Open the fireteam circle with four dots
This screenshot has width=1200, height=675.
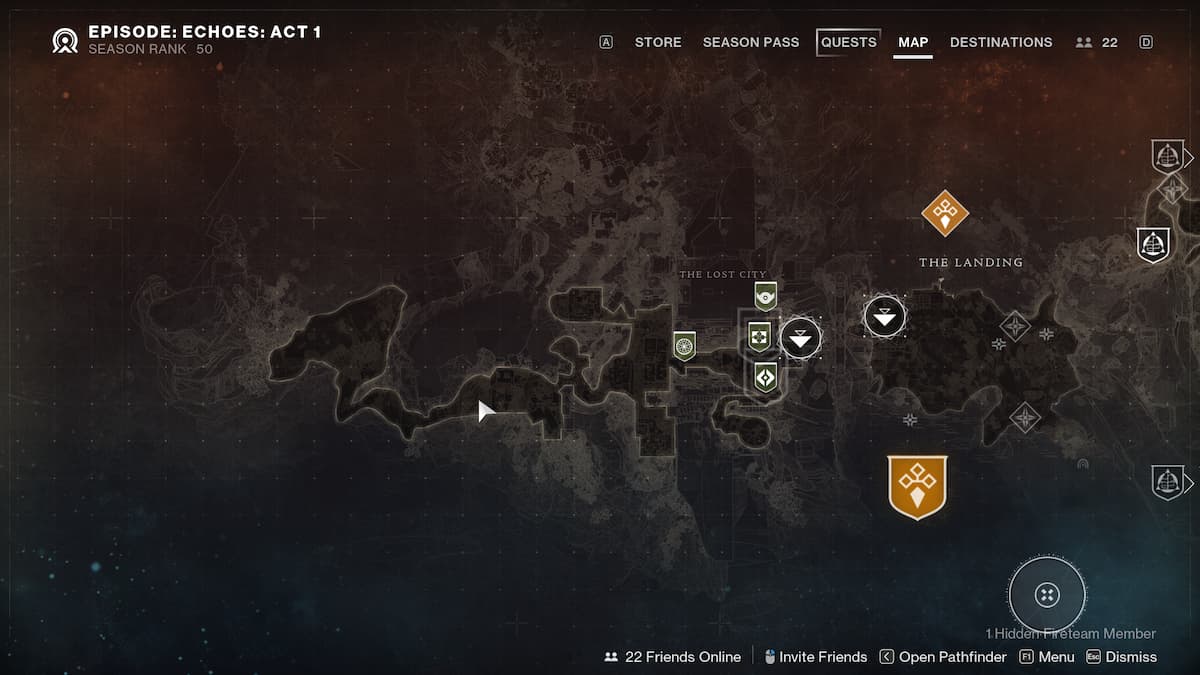tap(1047, 595)
